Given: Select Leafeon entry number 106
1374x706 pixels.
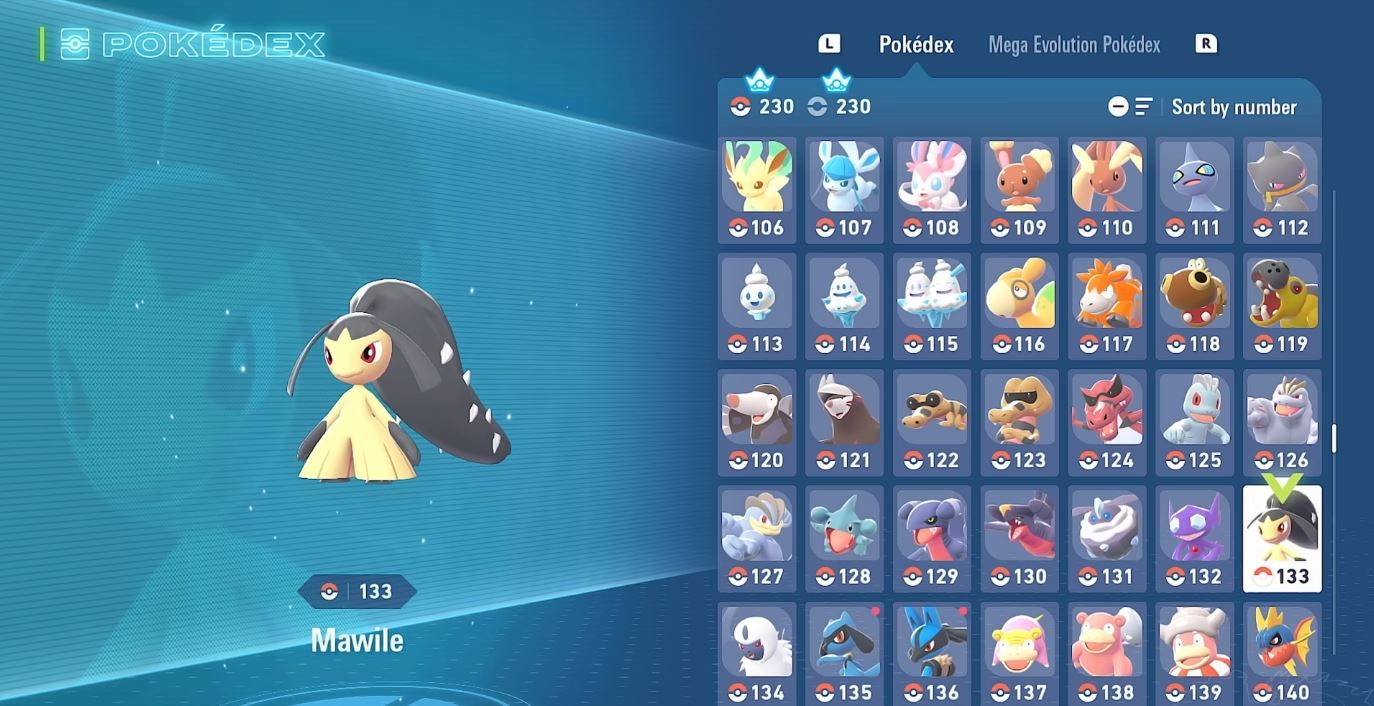Looking at the screenshot, I should [757, 190].
